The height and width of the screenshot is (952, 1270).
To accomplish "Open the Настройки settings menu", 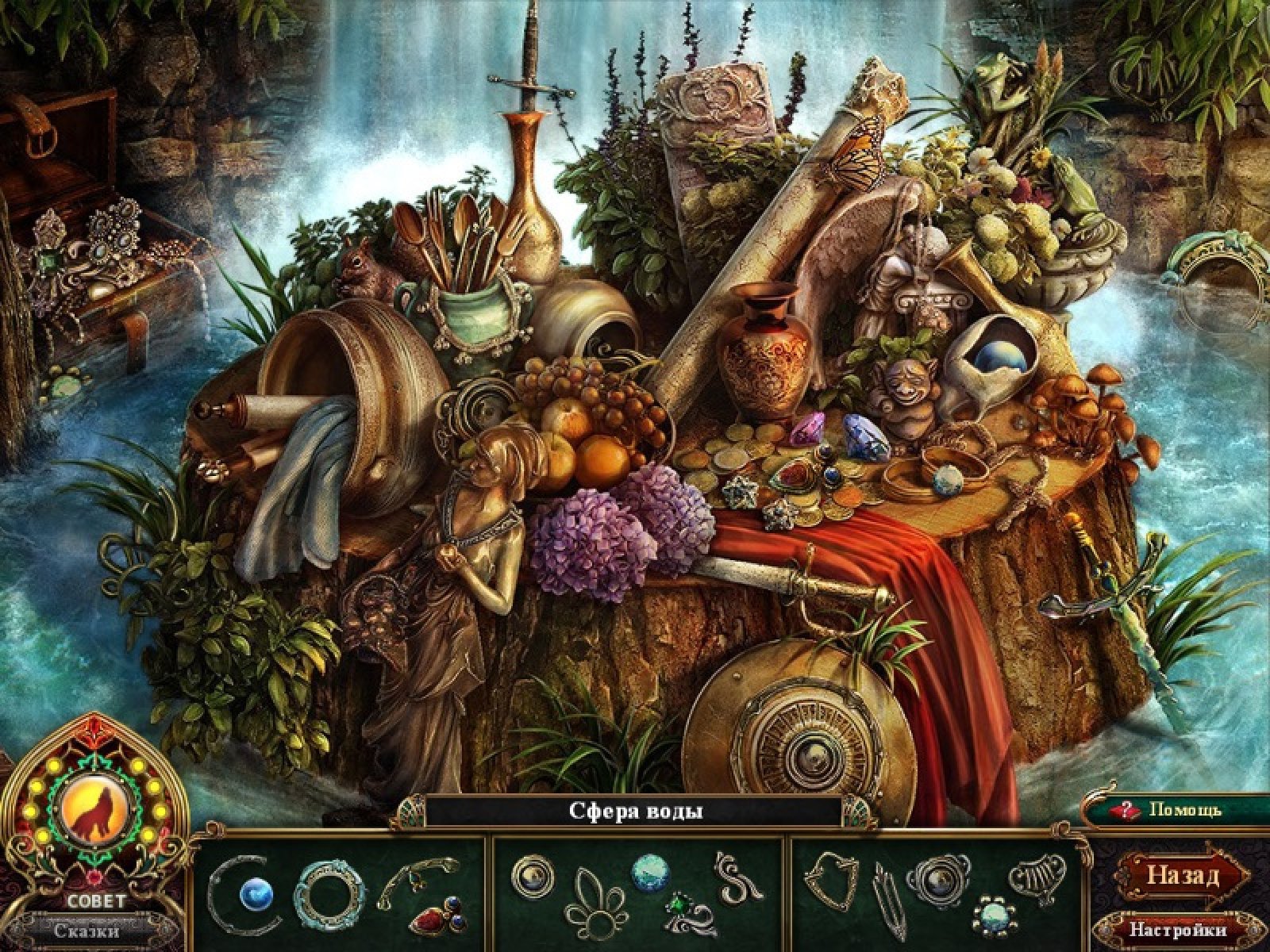I will pos(1177,929).
